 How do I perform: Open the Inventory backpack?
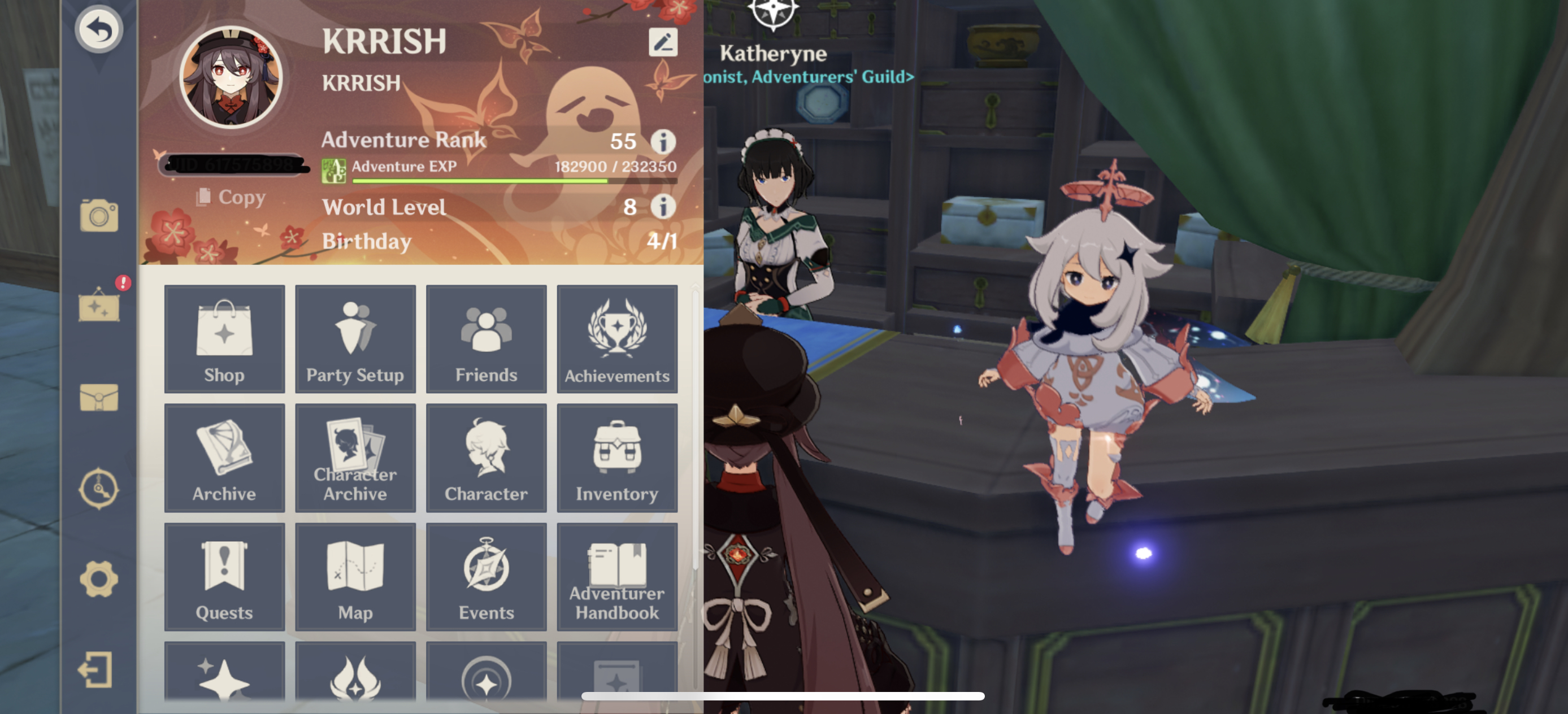(618, 458)
